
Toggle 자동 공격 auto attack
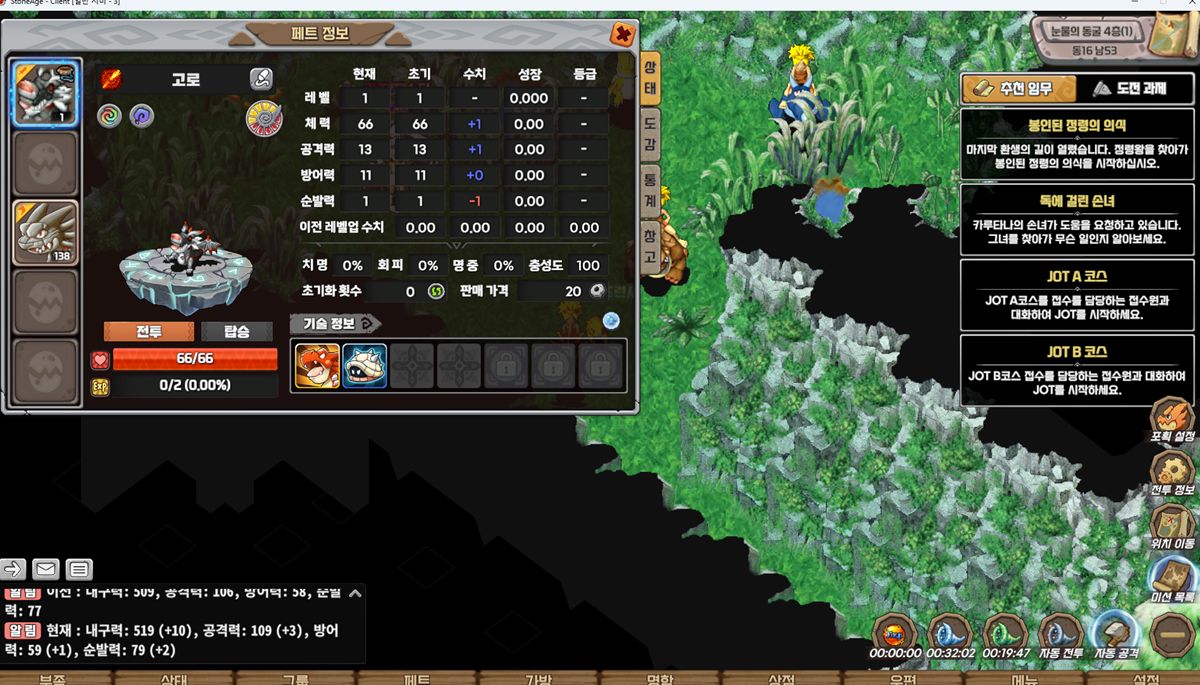[x=1115, y=635]
